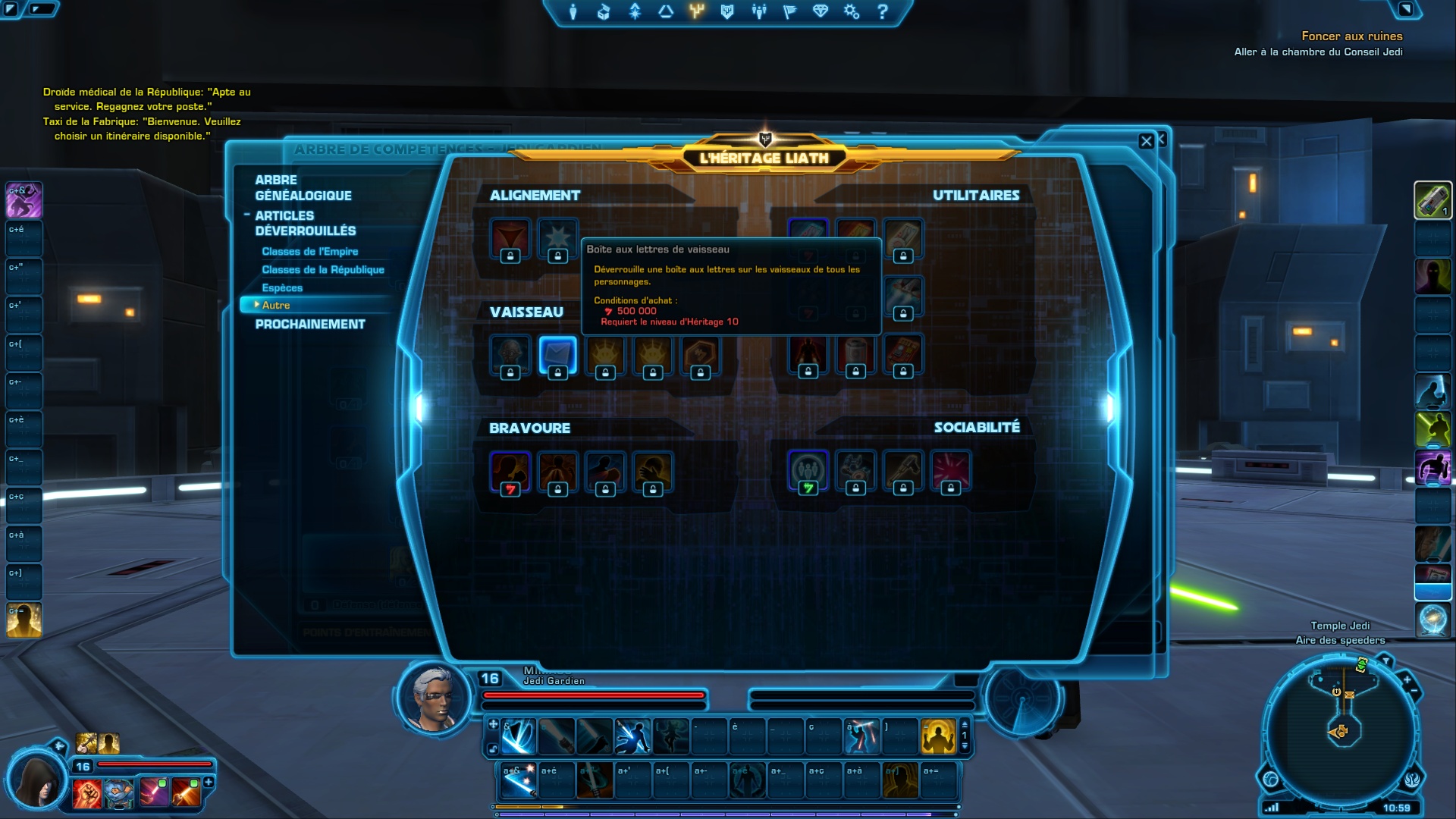Select the ship mailbox unlock icon

tap(557, 355)
